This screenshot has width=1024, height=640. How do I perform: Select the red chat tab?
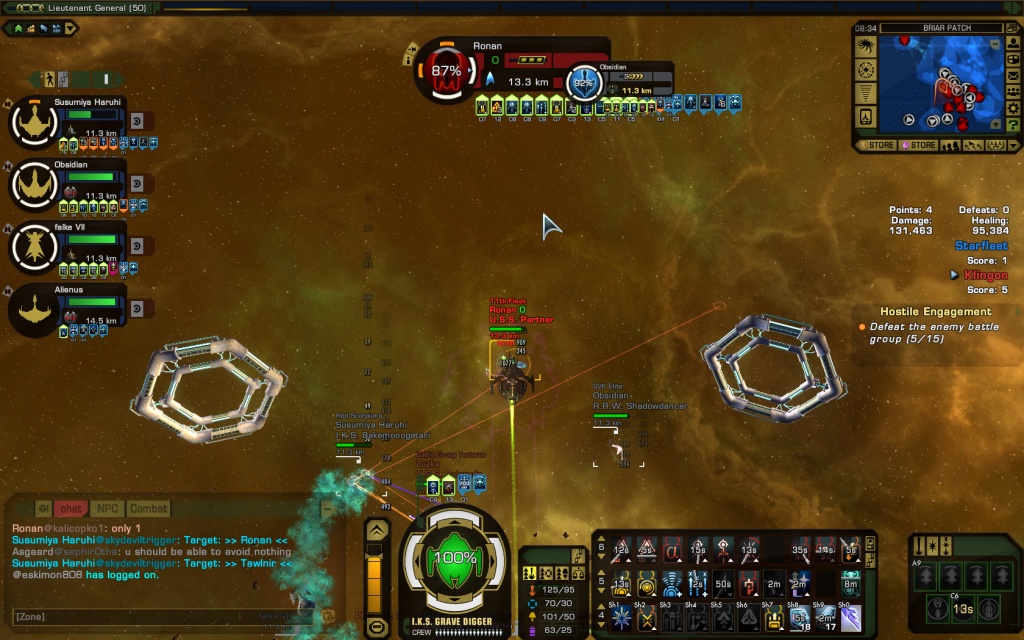(x=70, y=509)
